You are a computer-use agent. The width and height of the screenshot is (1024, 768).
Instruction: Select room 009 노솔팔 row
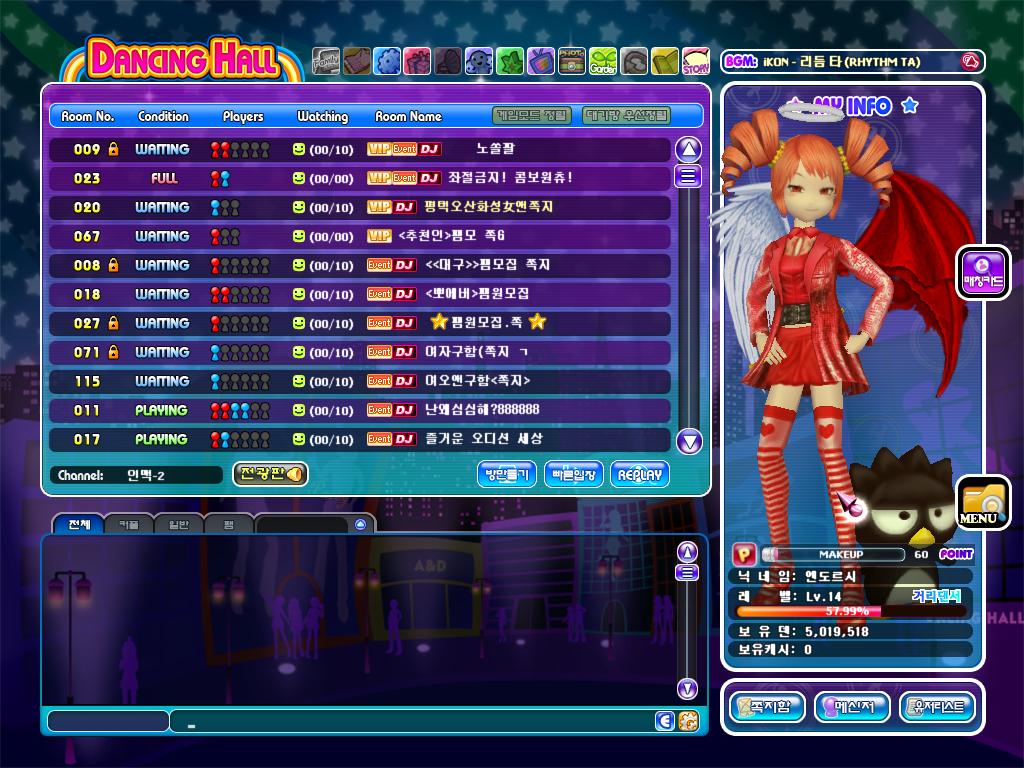[360, 149]
